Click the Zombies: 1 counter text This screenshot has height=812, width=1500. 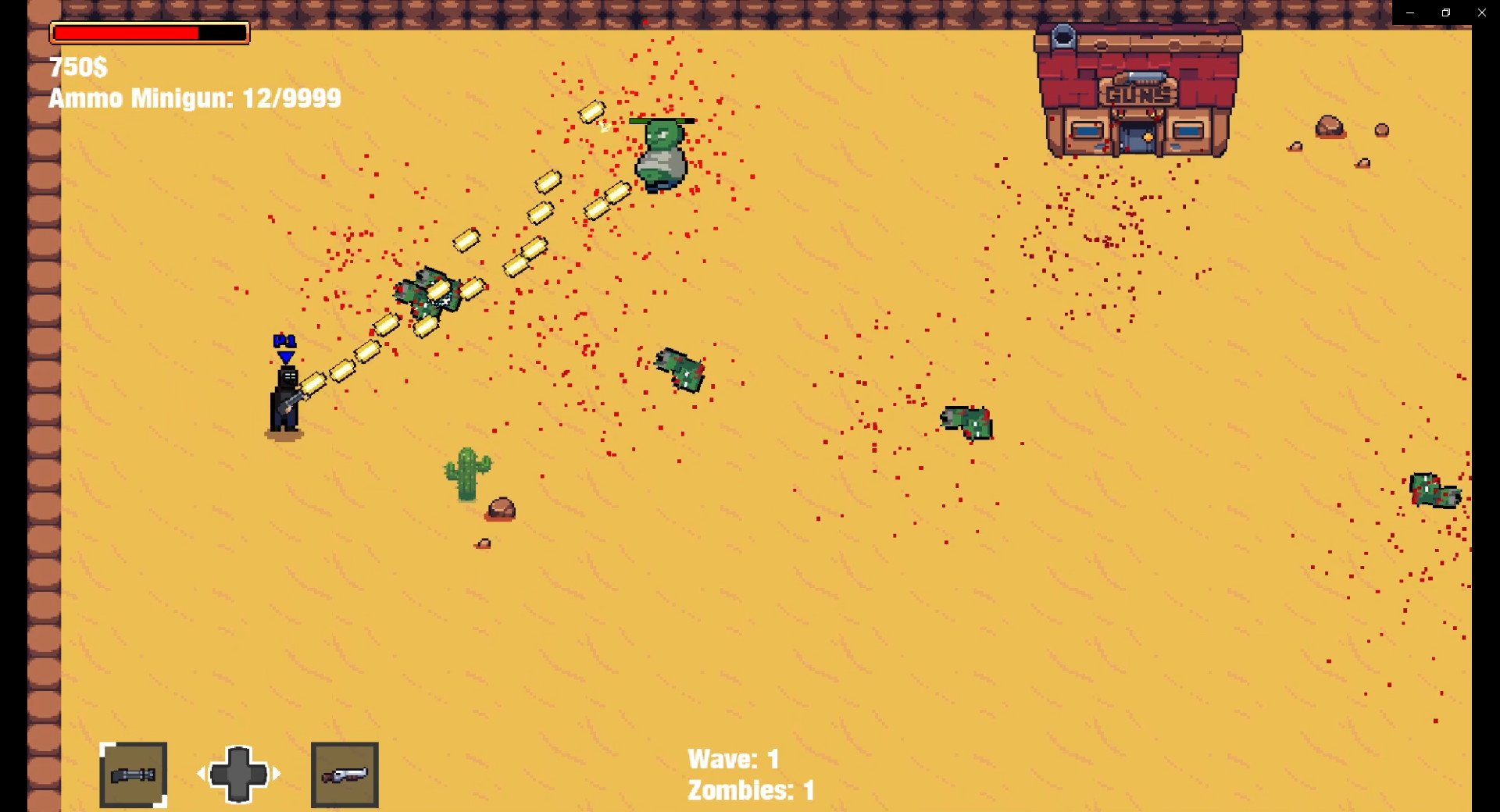(750, 789)
